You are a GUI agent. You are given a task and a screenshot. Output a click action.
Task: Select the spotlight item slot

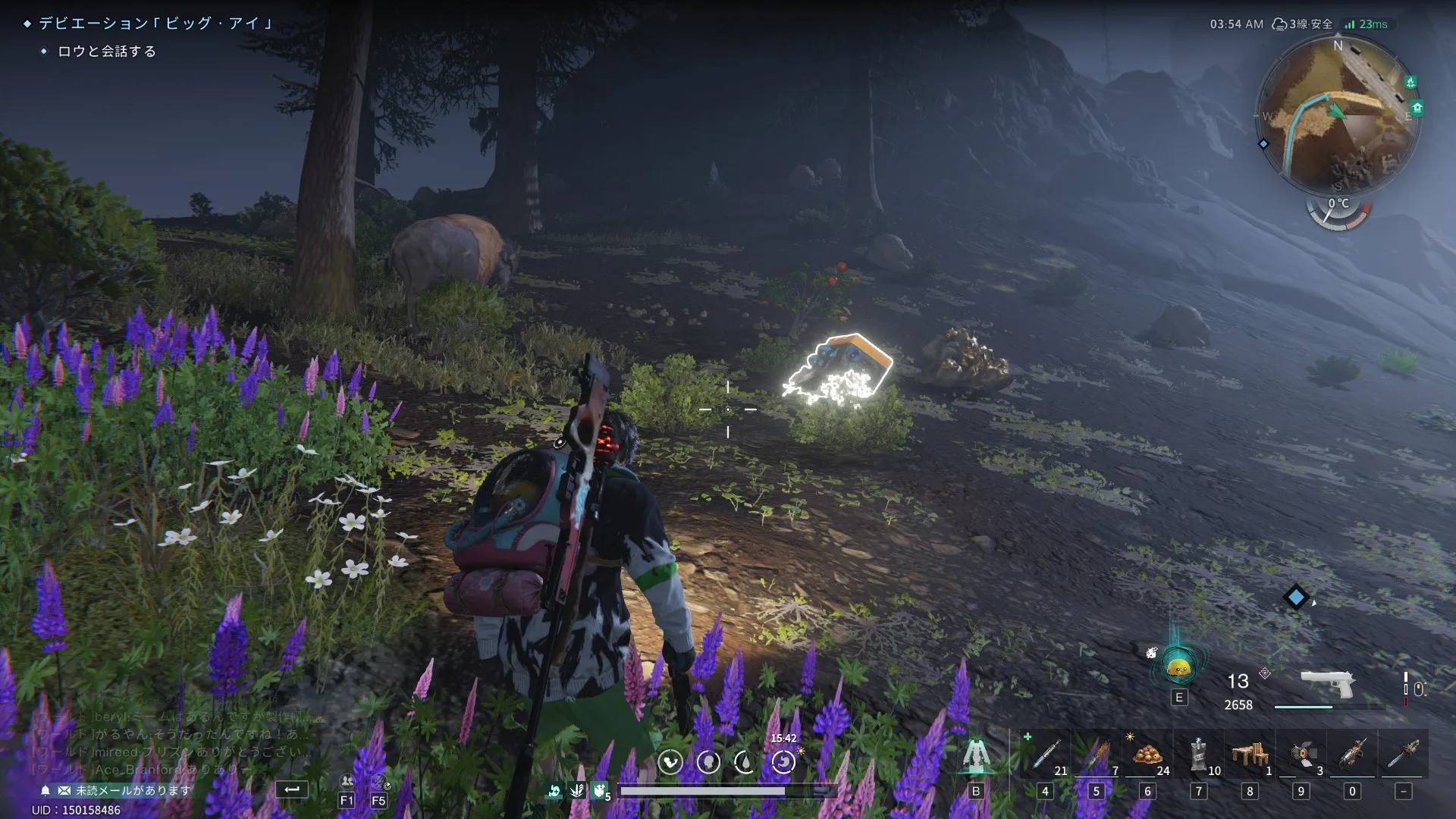click(1301, 755)
